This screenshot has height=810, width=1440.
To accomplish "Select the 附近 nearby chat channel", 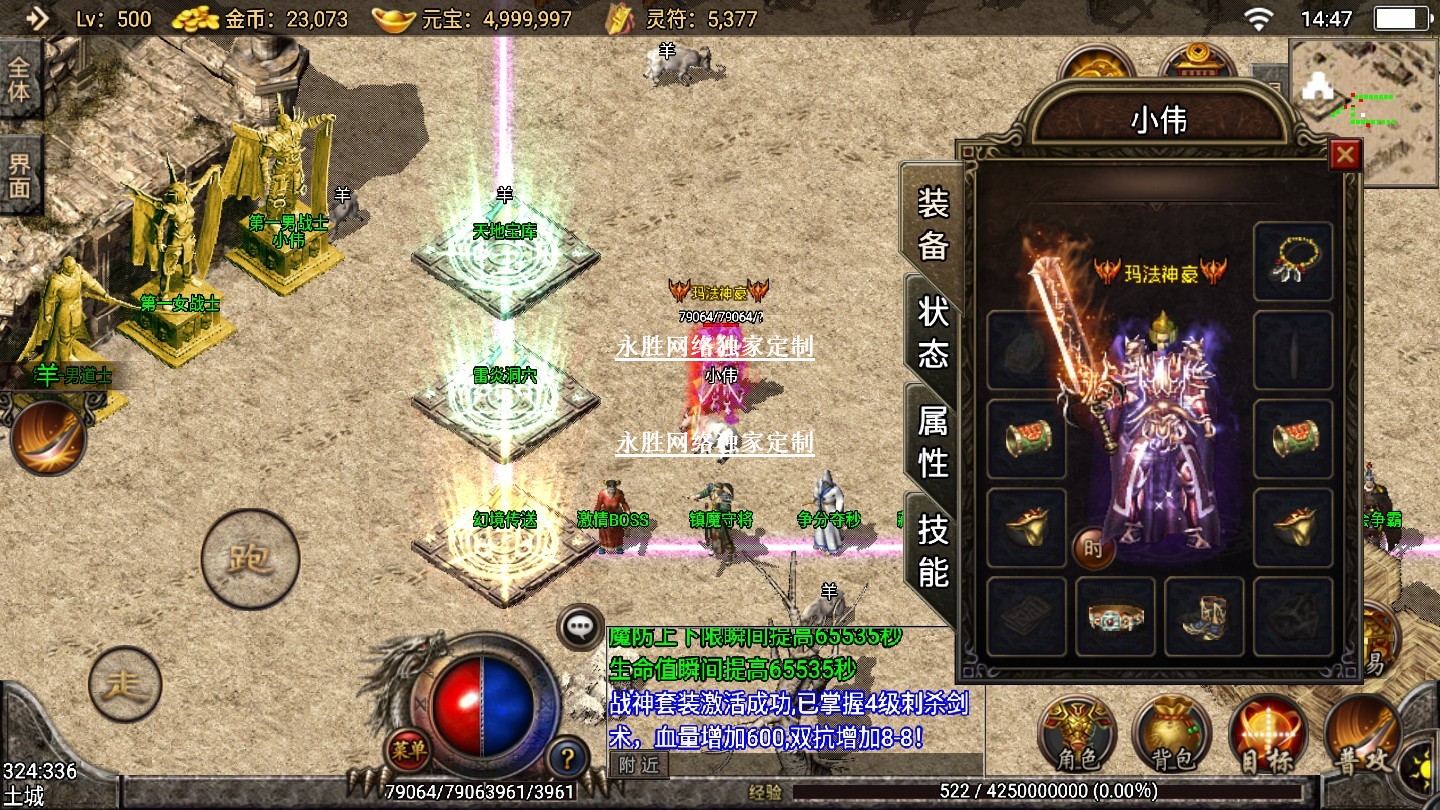I will (638, 765).
